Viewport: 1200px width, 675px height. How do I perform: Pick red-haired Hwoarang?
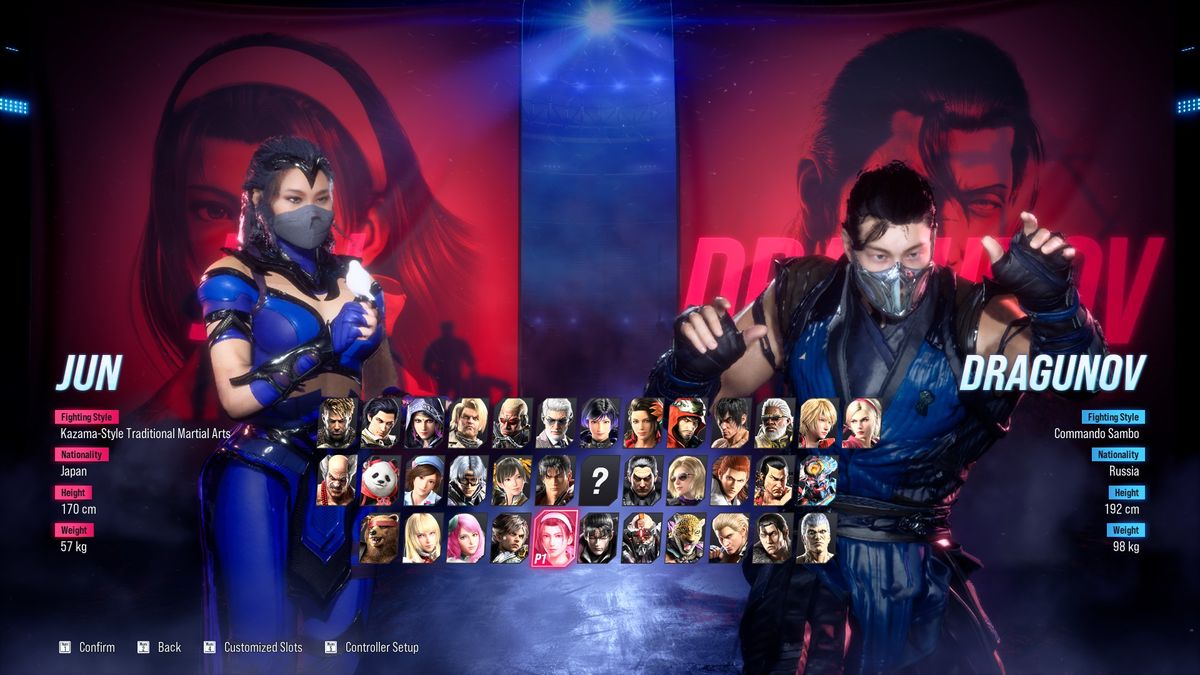pyautogui.click(x=729, y=481)
